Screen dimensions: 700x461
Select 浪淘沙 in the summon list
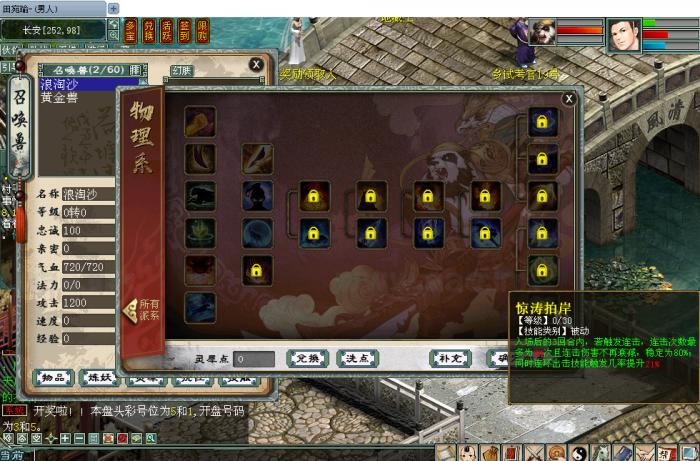66,86
